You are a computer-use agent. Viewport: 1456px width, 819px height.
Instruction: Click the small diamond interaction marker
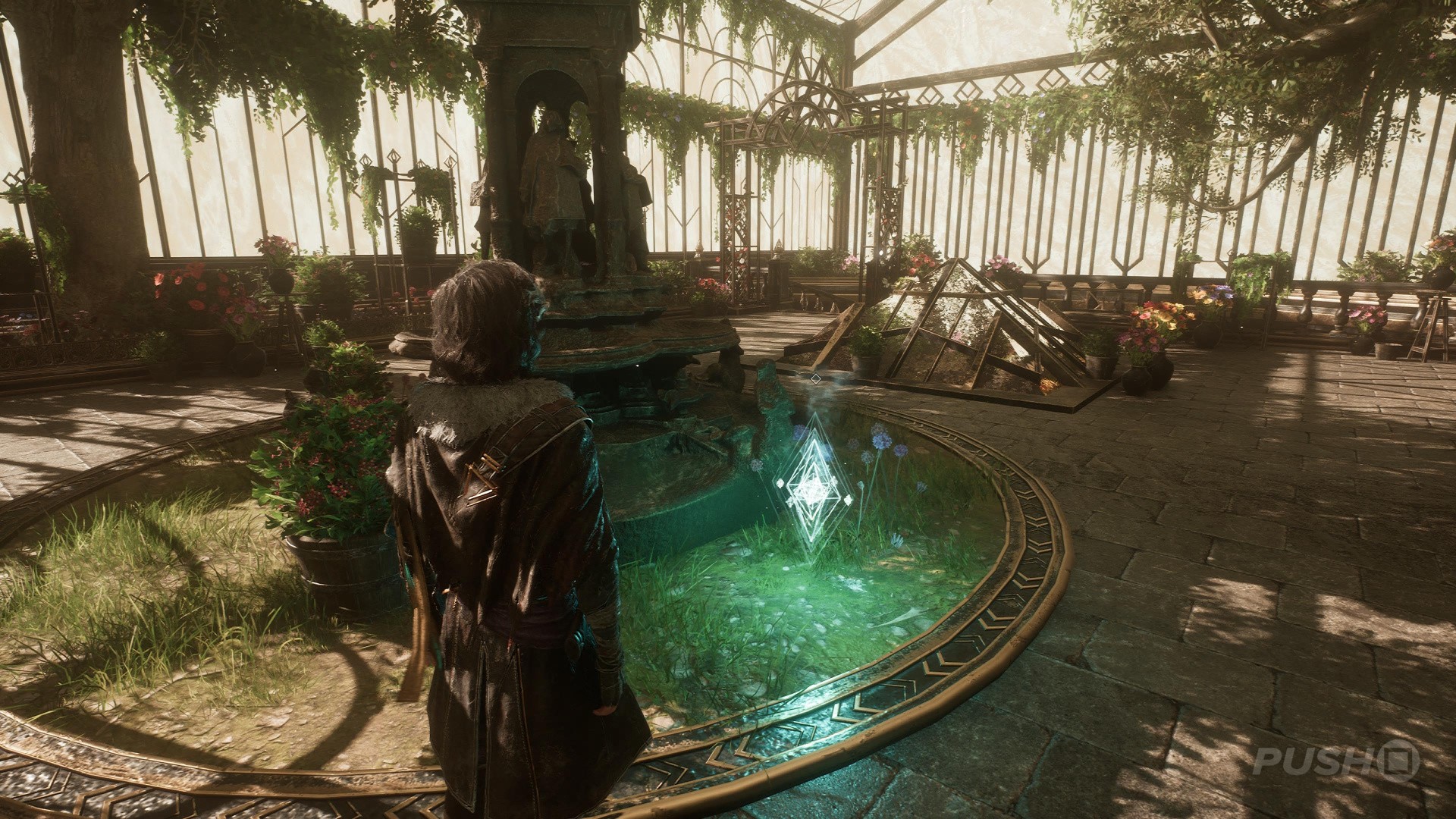pyautogui.click(x=815, y=377)
